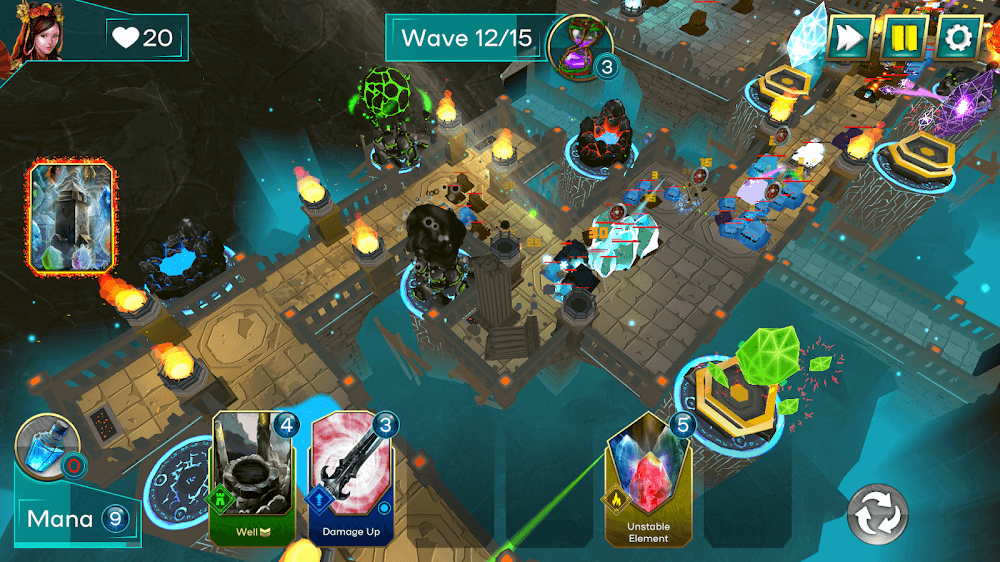This screenshot has height=562, width=1000.
Task: Choose the Damage Up card
Action: (x=351, y=478)
